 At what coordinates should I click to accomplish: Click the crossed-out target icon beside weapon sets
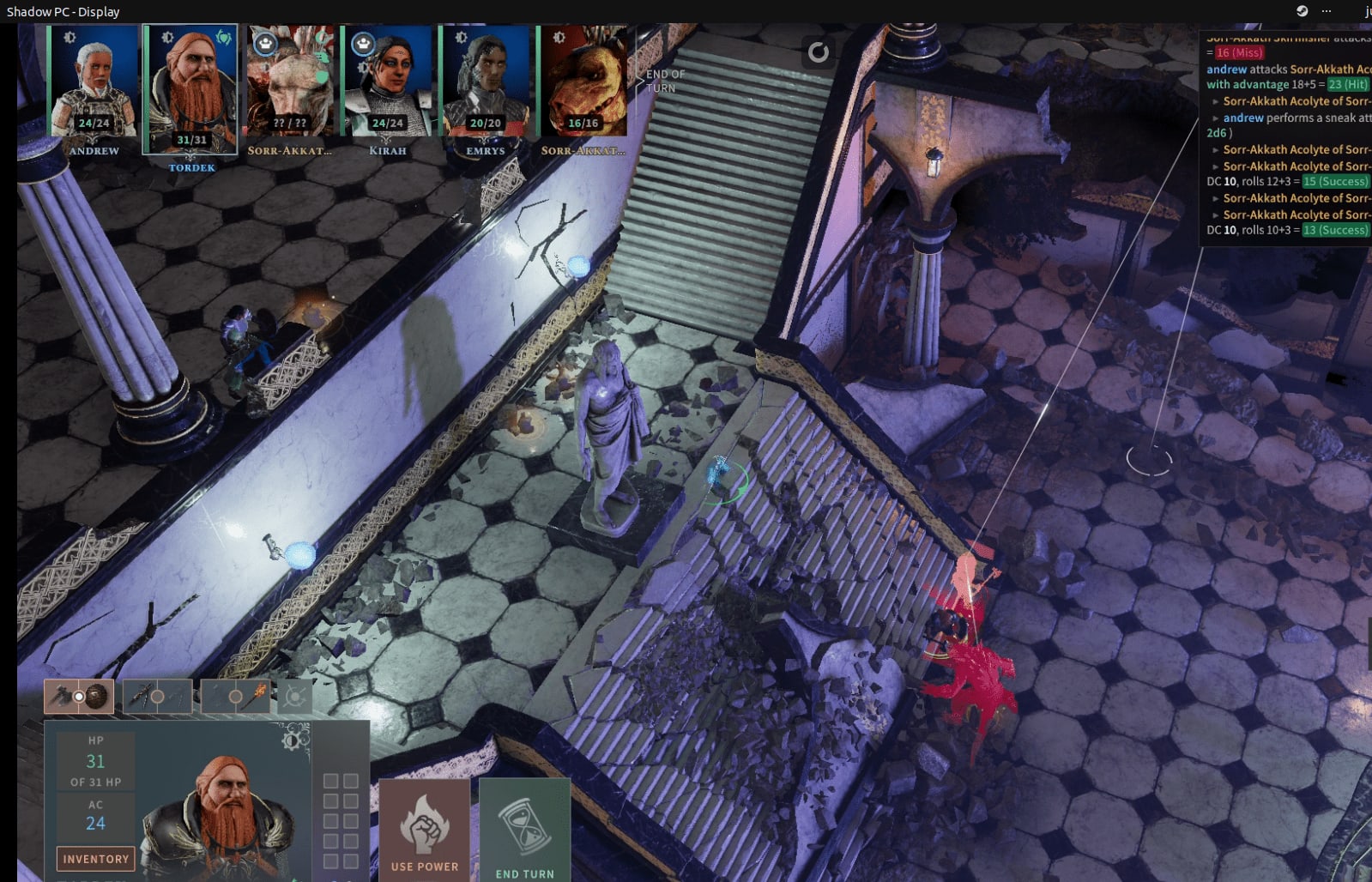coord(295,697)
